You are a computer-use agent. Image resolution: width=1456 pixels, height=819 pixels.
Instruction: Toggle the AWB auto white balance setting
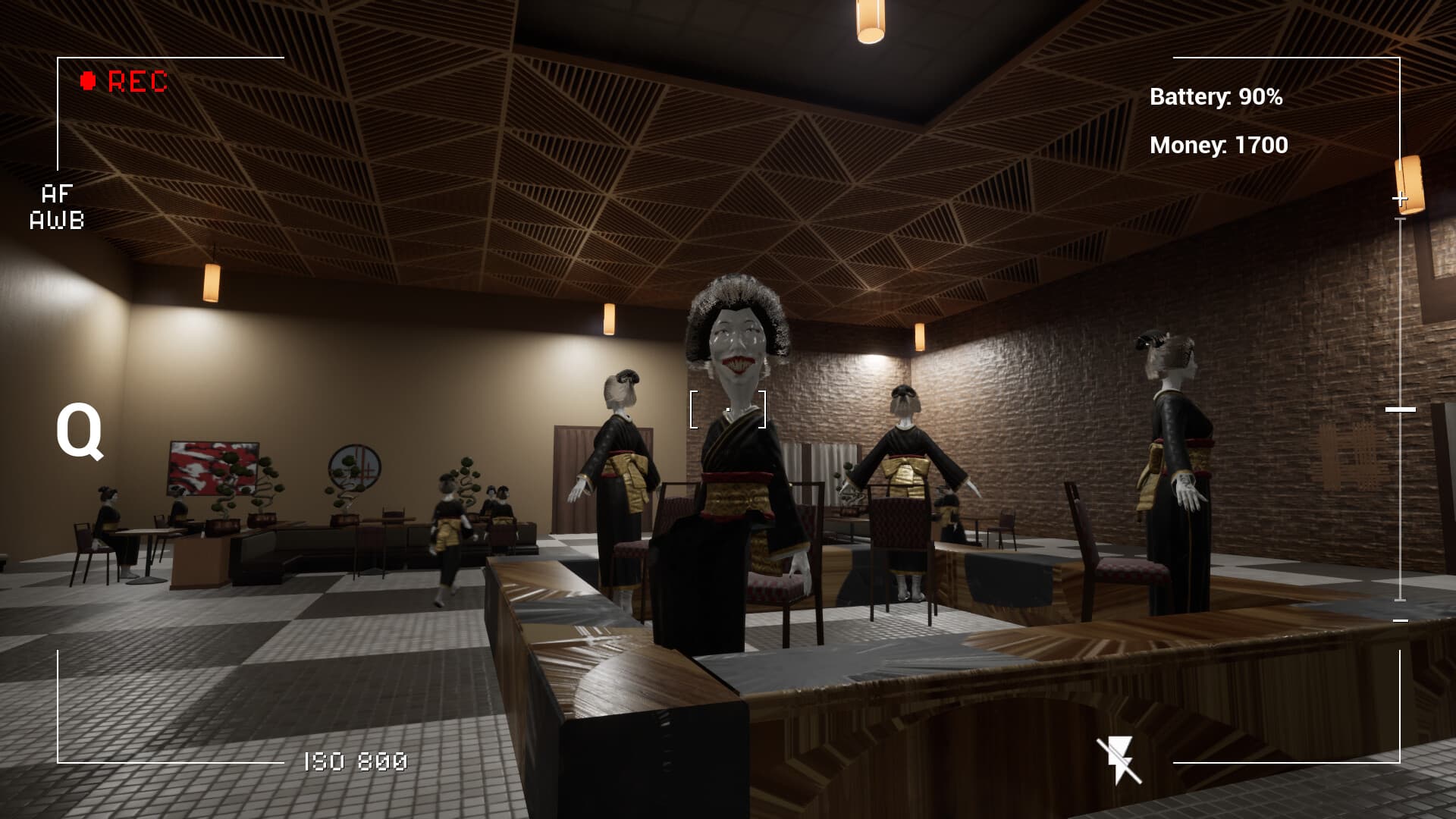[56, 221]
